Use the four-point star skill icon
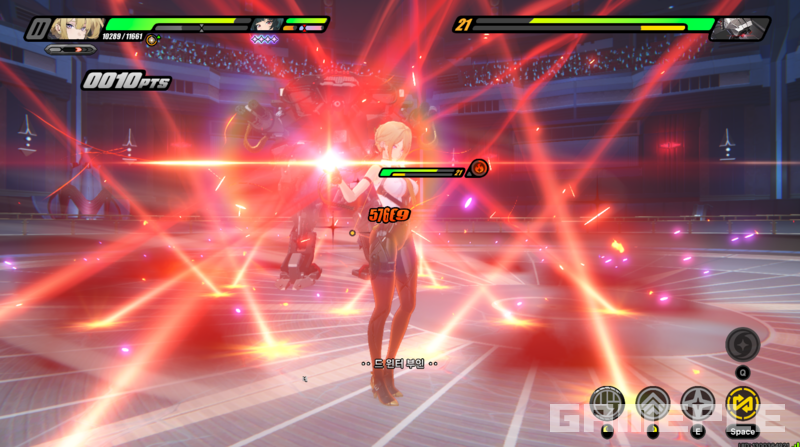Screen dimensions: 800x447 point(697,403)
